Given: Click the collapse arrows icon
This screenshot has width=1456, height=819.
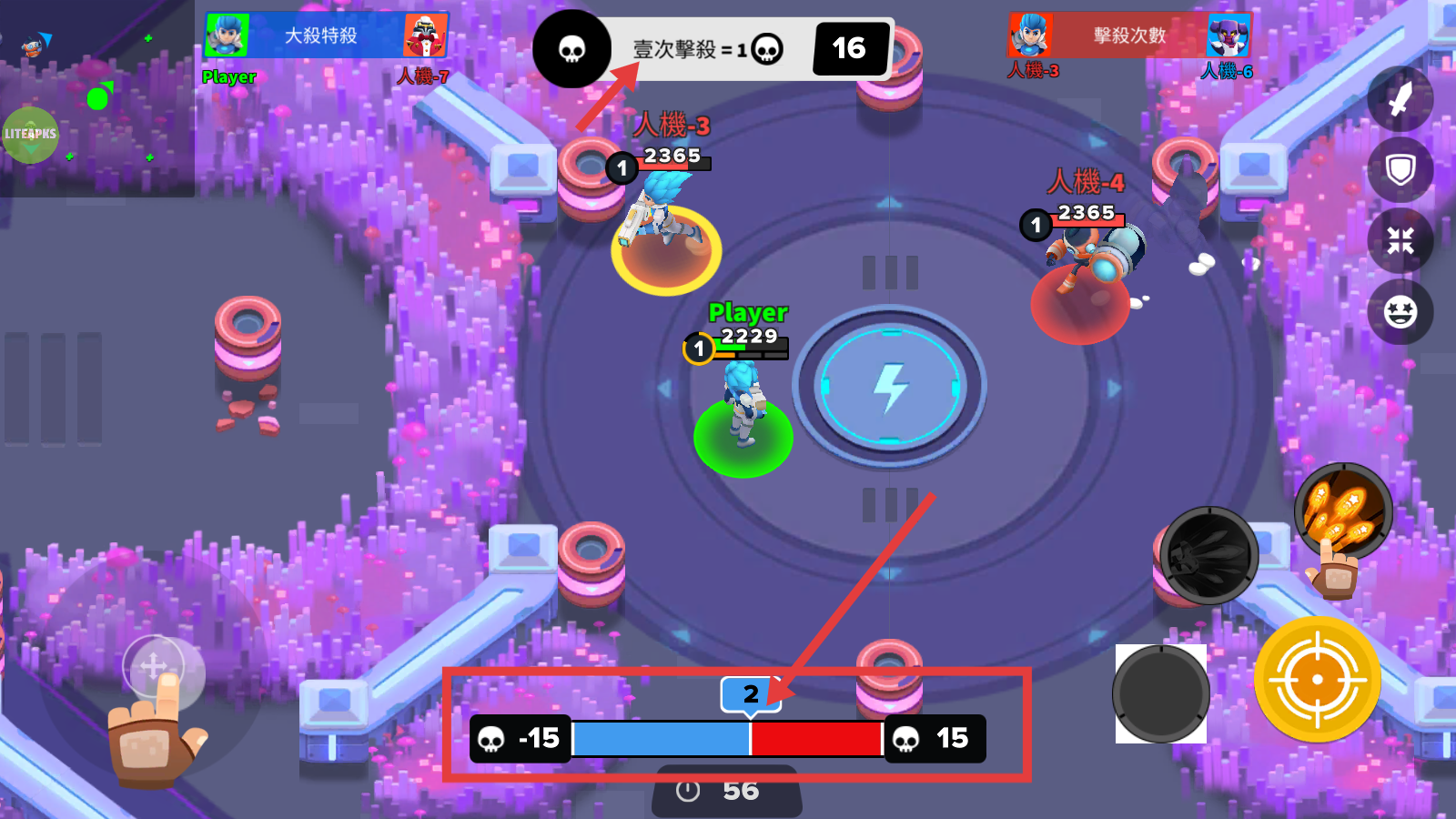Looking at the screenshot, I should [x=1400, y=241].
